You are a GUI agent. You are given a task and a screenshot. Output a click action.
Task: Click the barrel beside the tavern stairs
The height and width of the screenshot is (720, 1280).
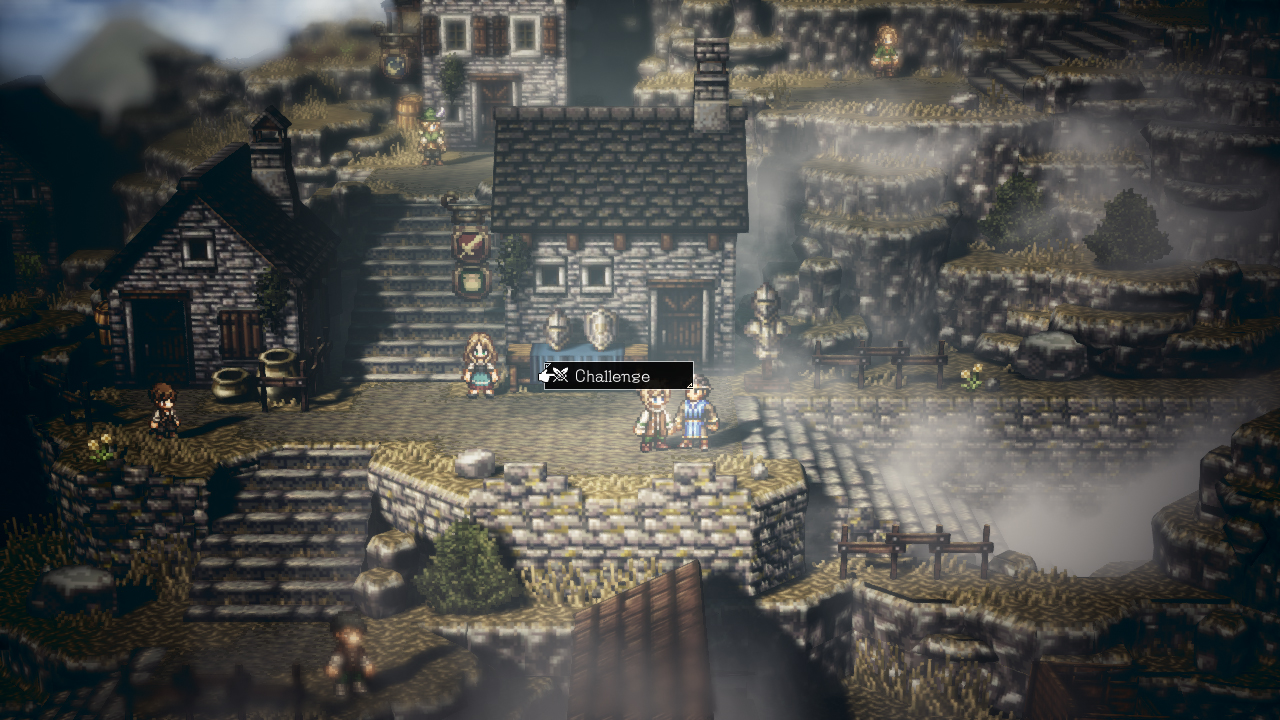pos(411,107)
